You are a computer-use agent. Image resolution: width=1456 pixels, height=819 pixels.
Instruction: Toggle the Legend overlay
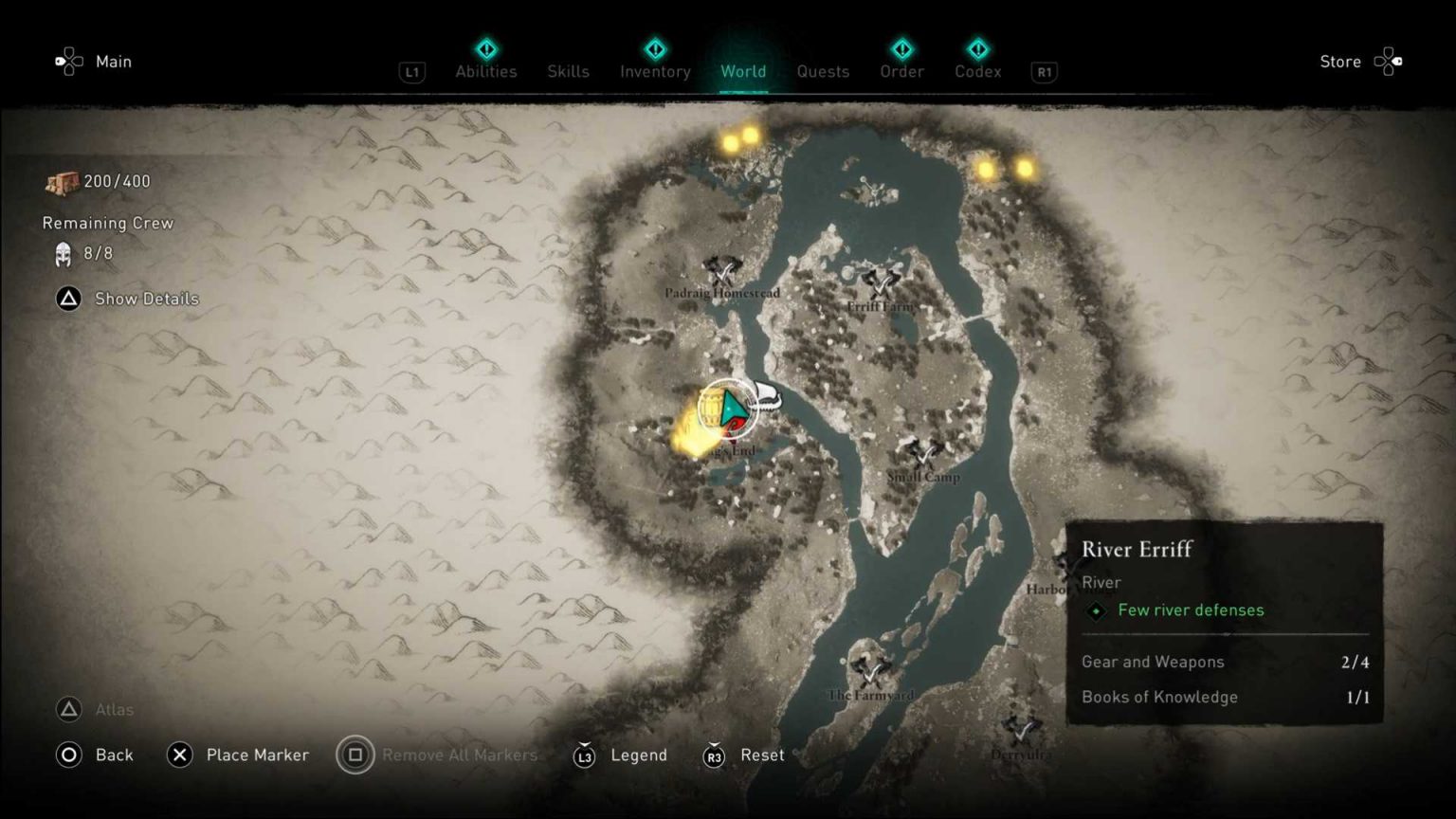(640, 755)
